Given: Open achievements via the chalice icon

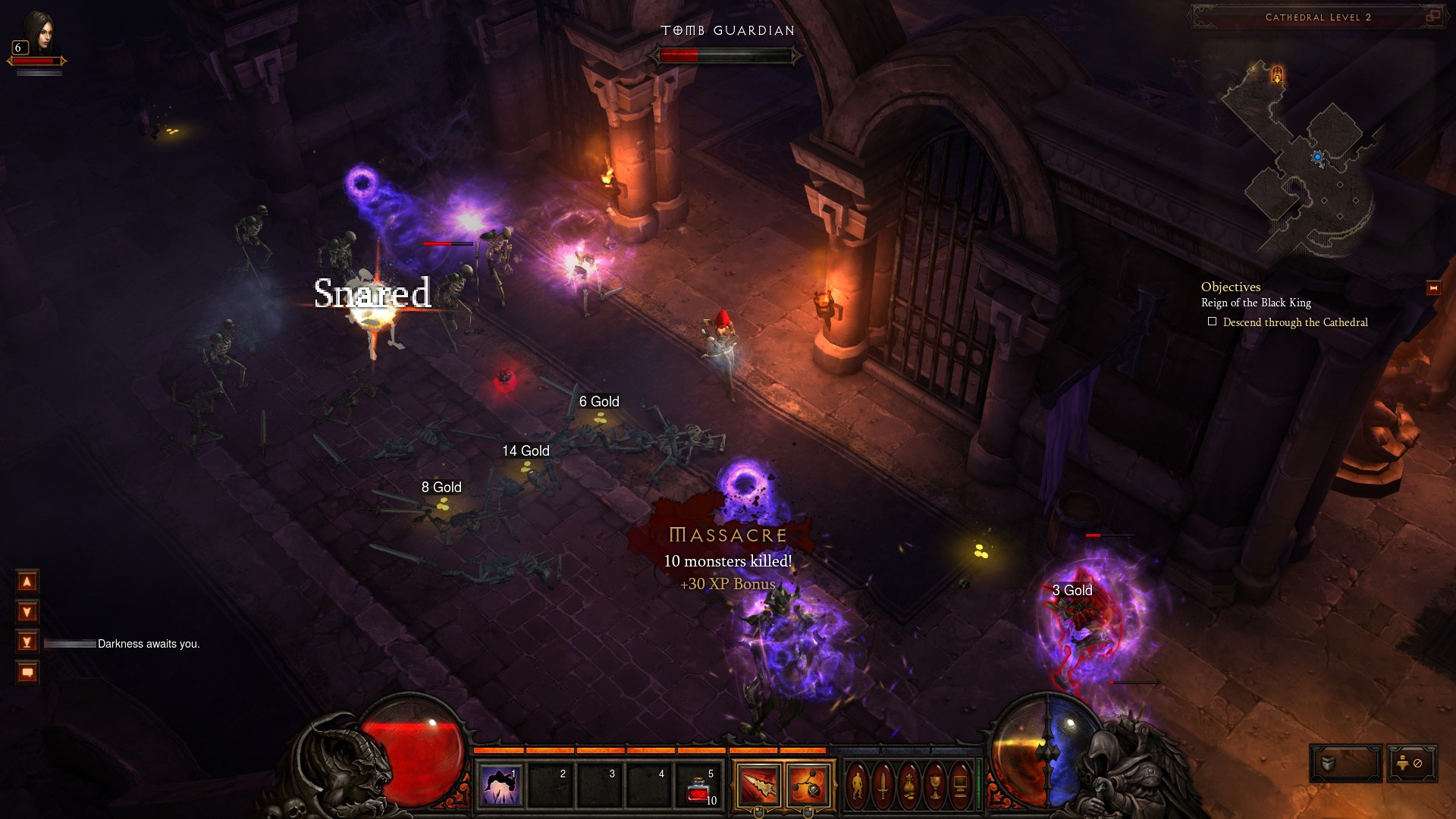Looking at the screenshot, I should coord(934,786).
